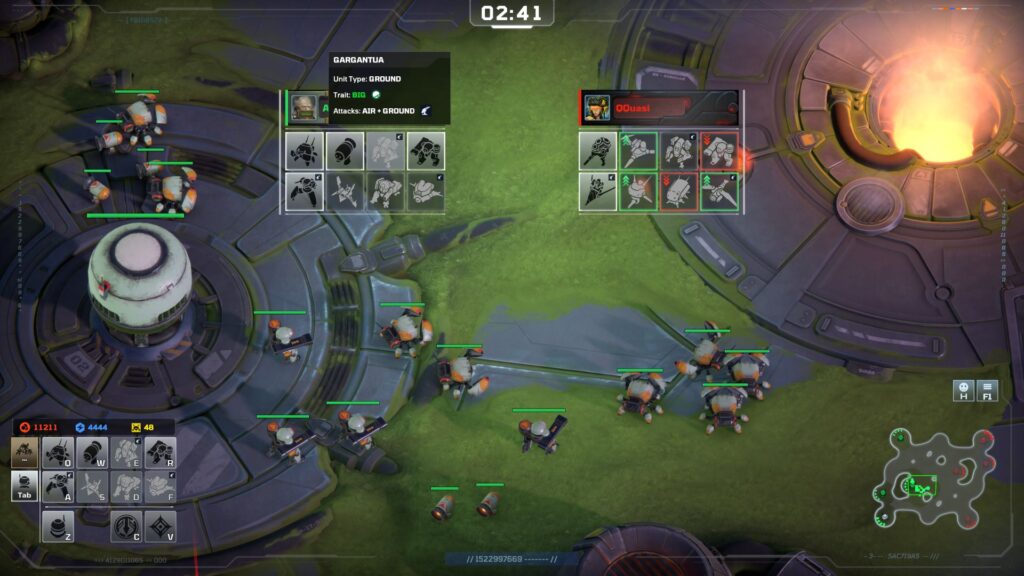The width and height of the screenshot is (1024, 576).
Task: Switch panel using the Tab button
Action: [x=25, y=486]
